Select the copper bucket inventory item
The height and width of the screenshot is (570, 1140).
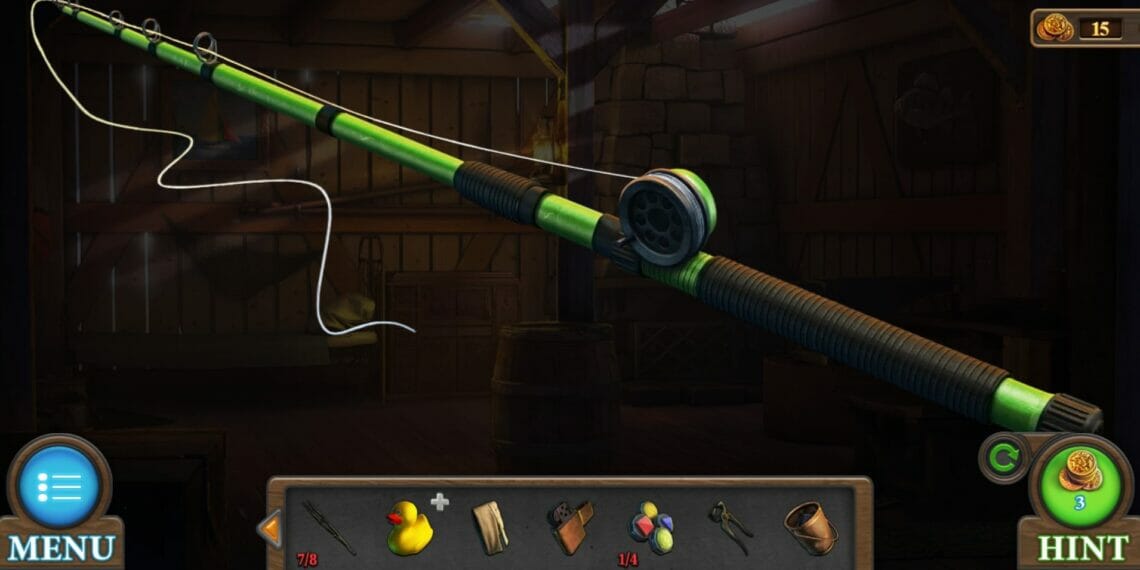pyautogui.click(x=809, y=527)
